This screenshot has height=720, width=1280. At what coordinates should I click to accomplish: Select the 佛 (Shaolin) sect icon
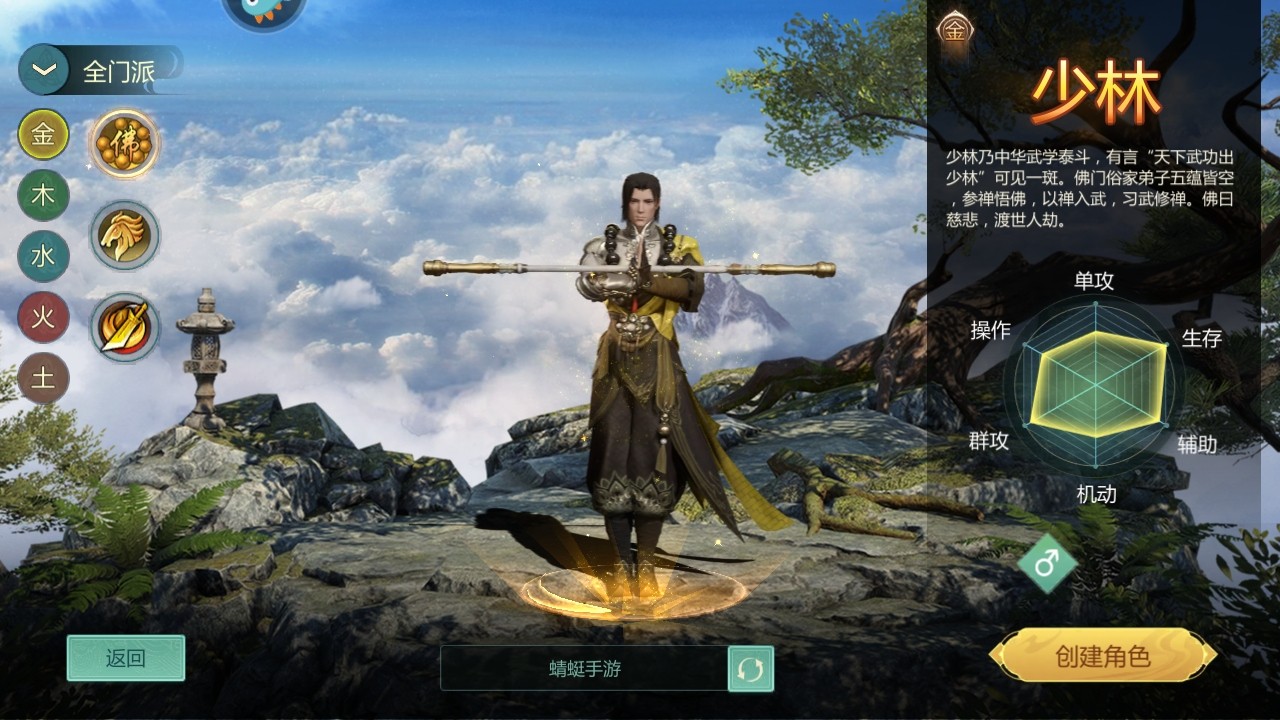tap(124, 143)
